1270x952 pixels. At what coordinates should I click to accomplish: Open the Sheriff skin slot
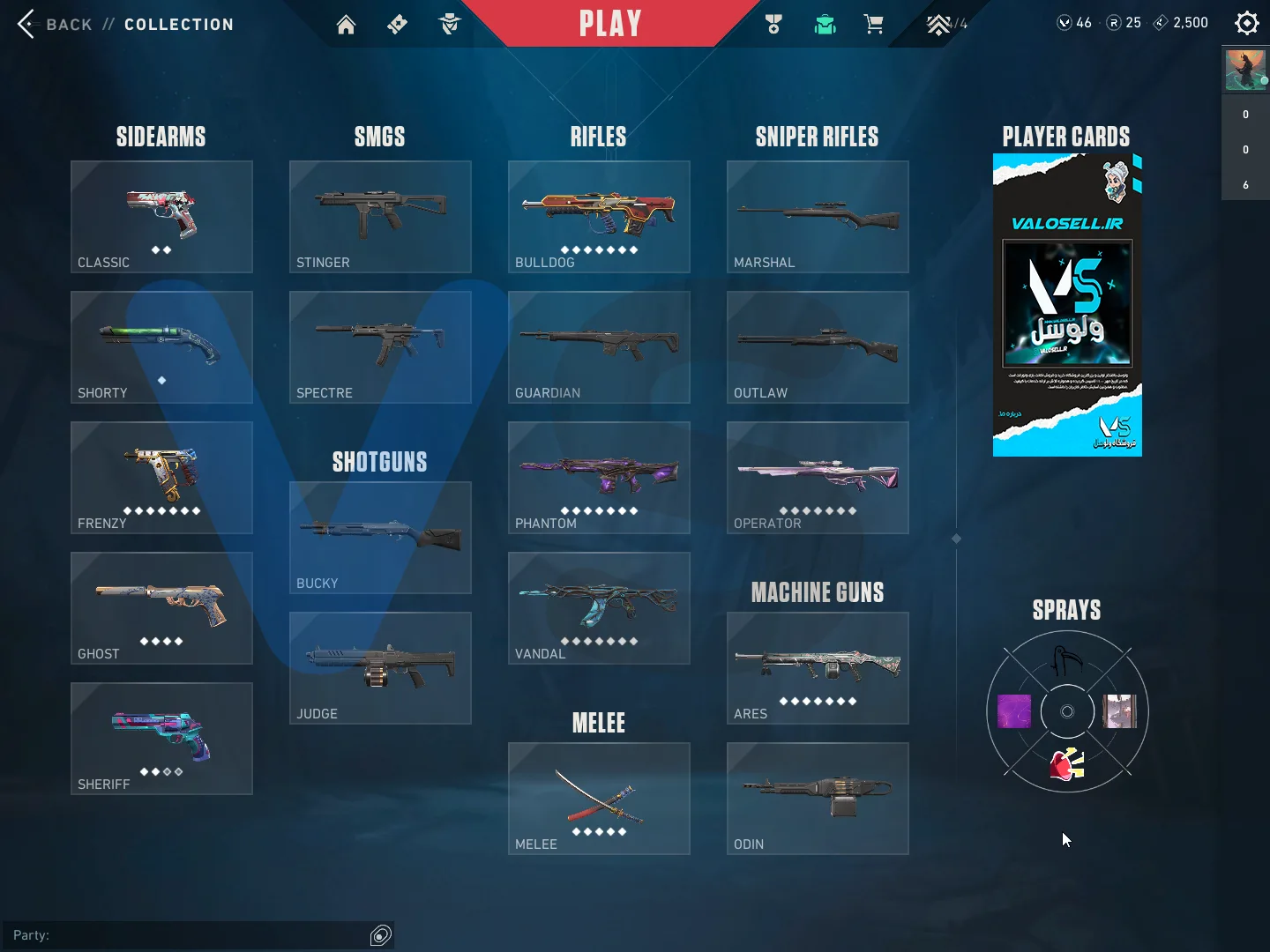161,739
